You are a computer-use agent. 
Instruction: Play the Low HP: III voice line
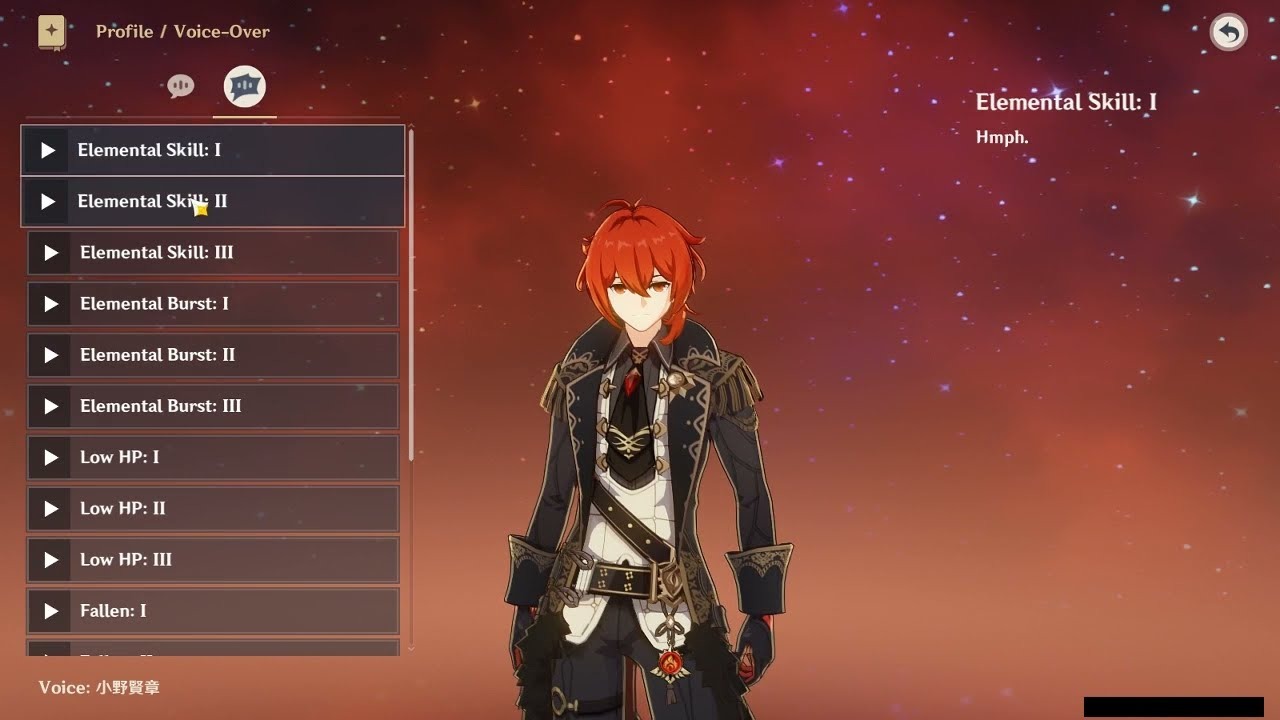click(50, 559)
